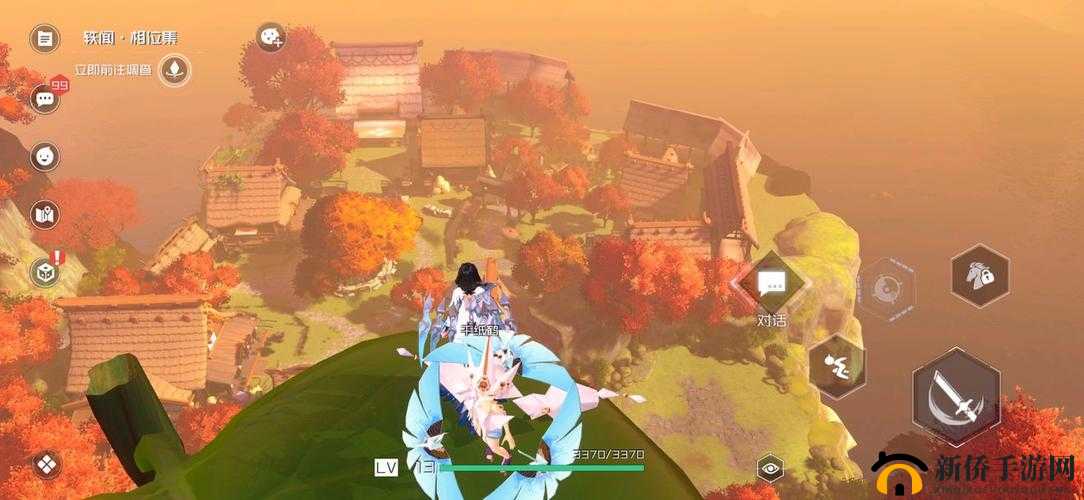
Task: Tap the 对话 talk button
Action: pyautogui.click(x=771, y=287)
